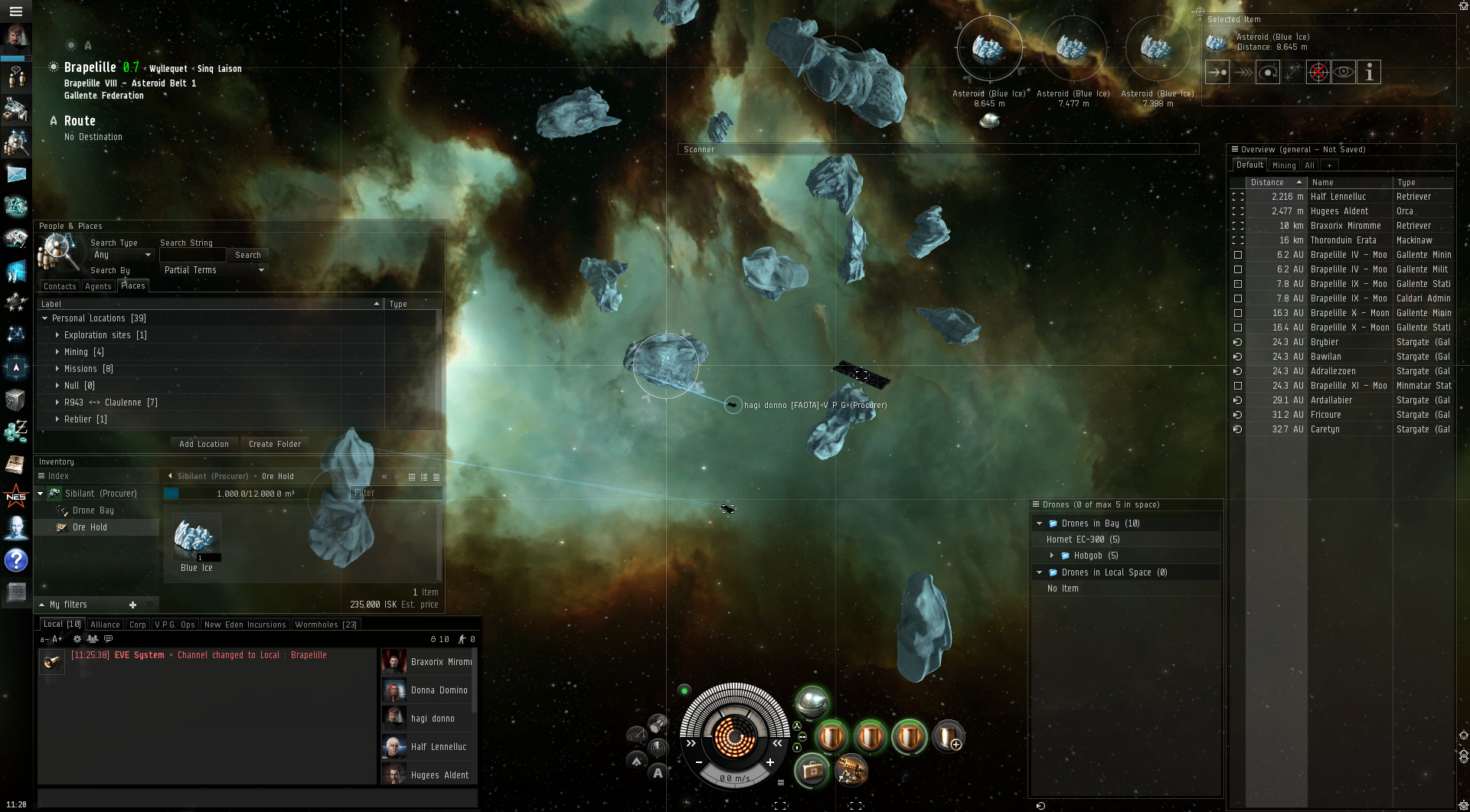Switch to the Alliance chat tab
1470x812 pixels.
[x=105, y=624]
